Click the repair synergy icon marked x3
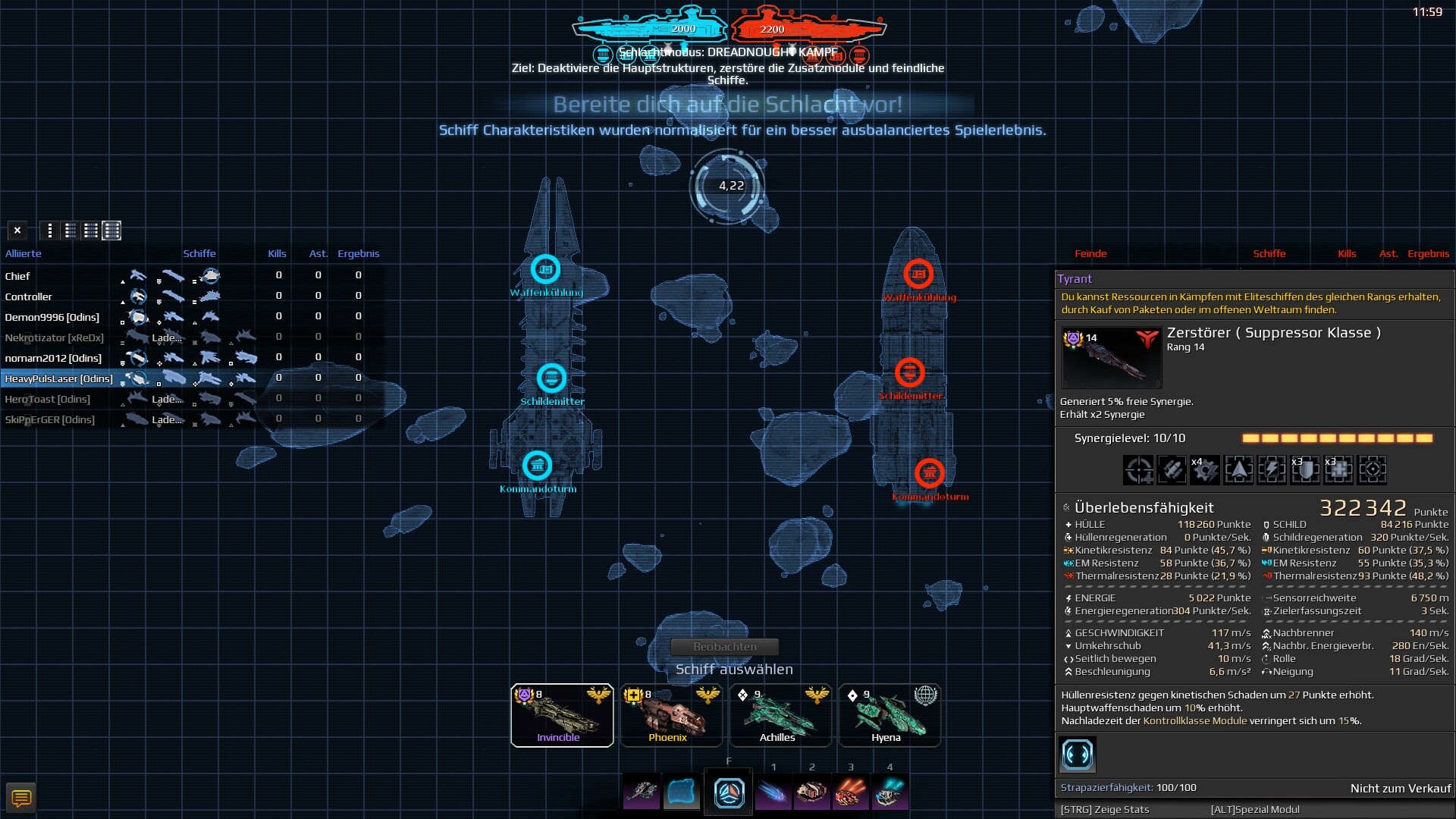This screenshot has width=1456, height=819. click(x=1338, y=470)
